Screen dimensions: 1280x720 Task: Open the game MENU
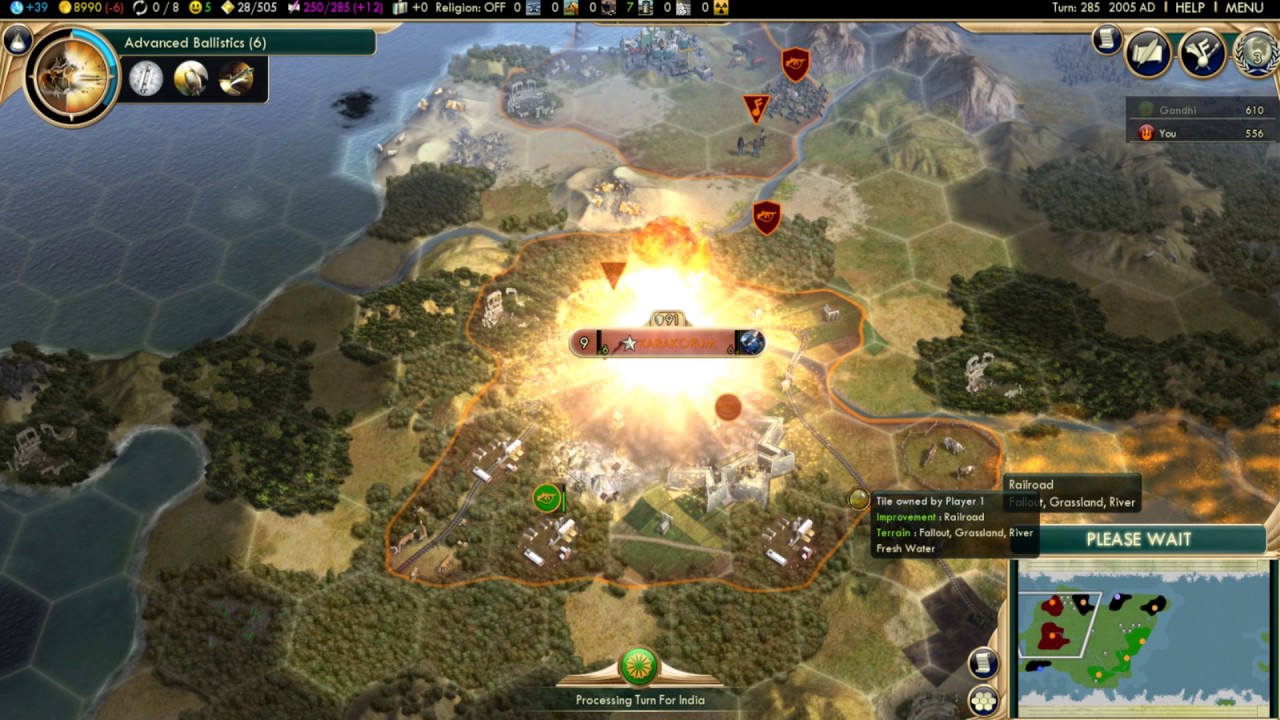point(1244,7)
